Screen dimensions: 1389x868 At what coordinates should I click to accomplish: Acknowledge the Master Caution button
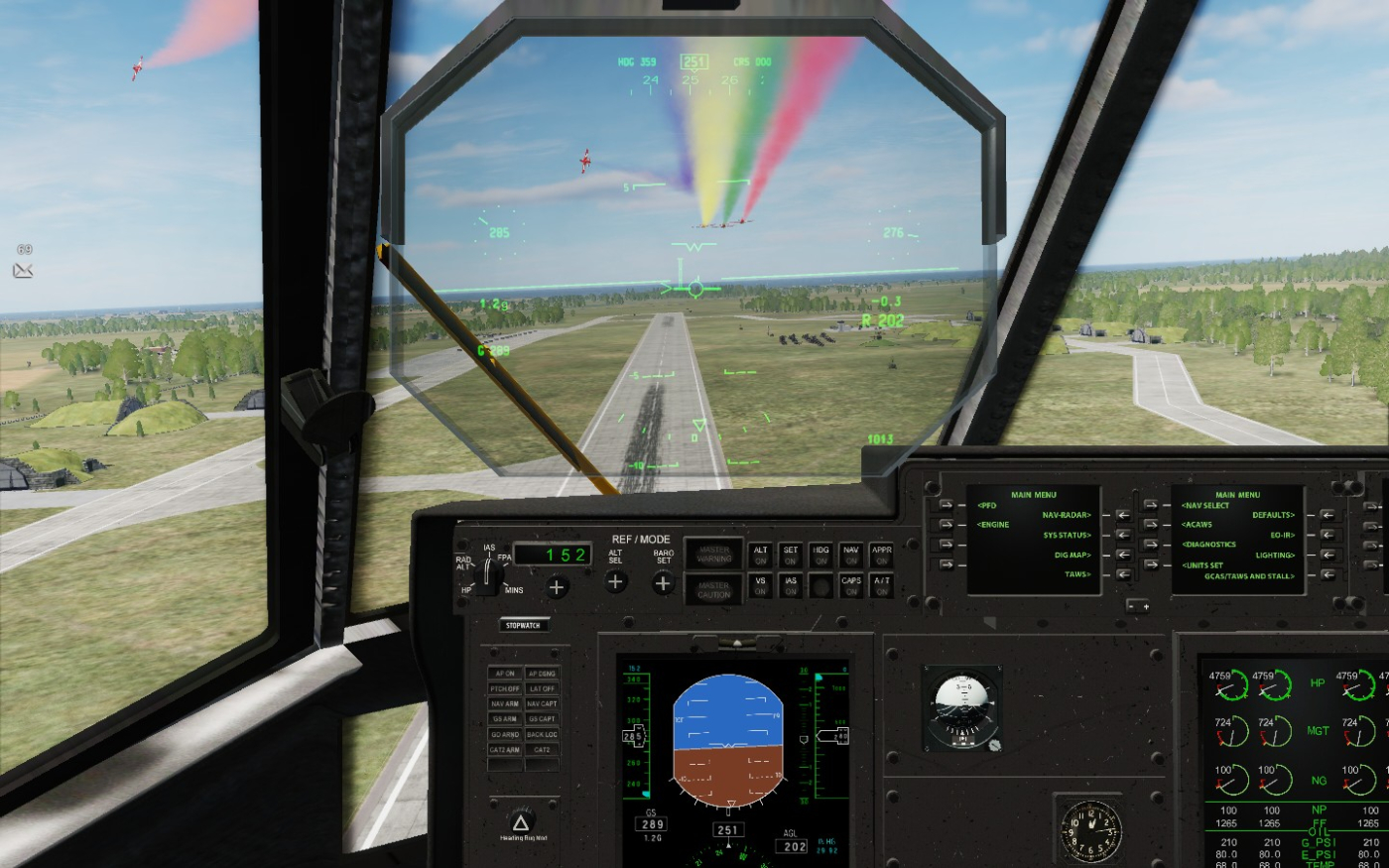713,589
